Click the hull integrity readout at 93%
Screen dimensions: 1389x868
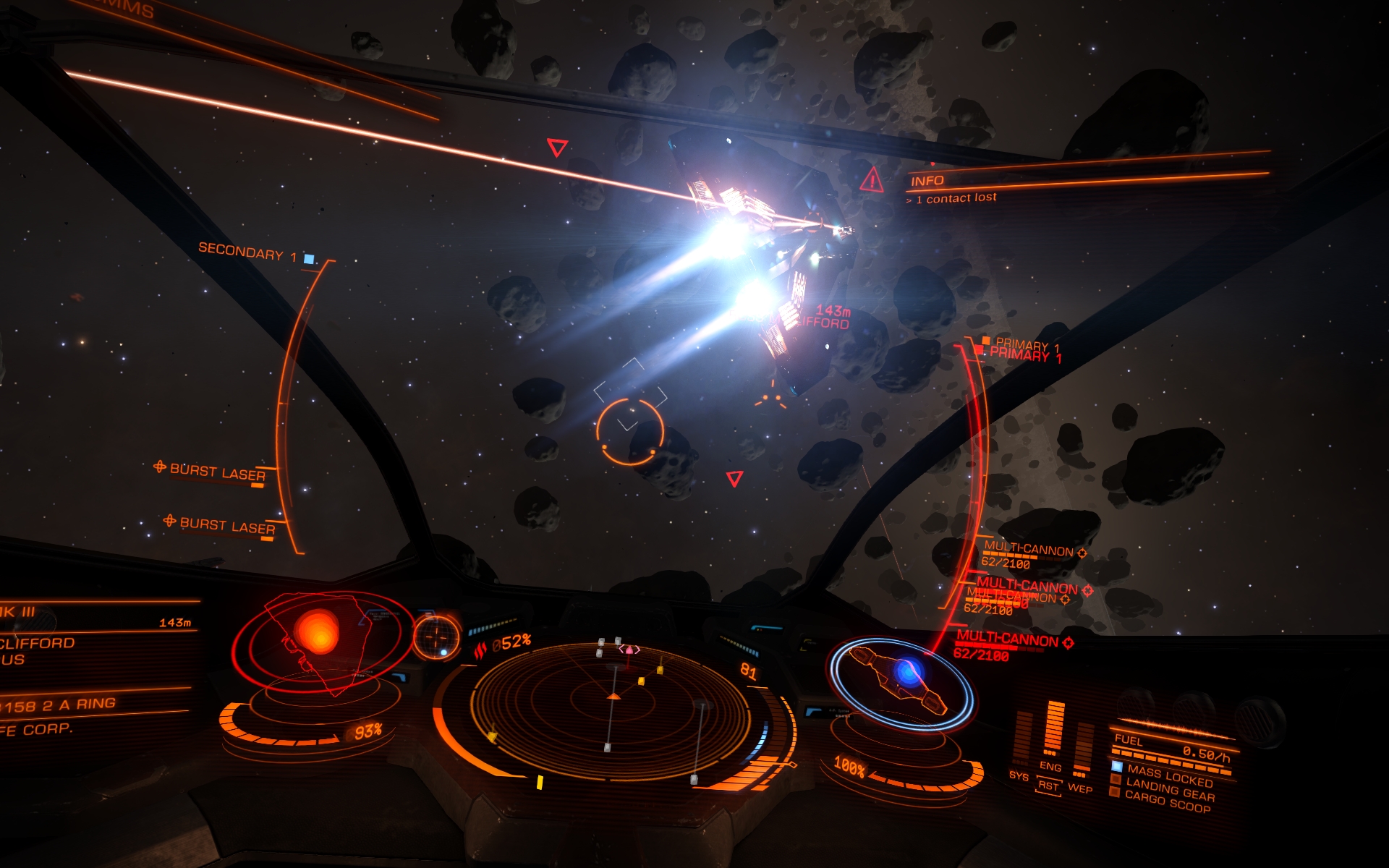368,731
